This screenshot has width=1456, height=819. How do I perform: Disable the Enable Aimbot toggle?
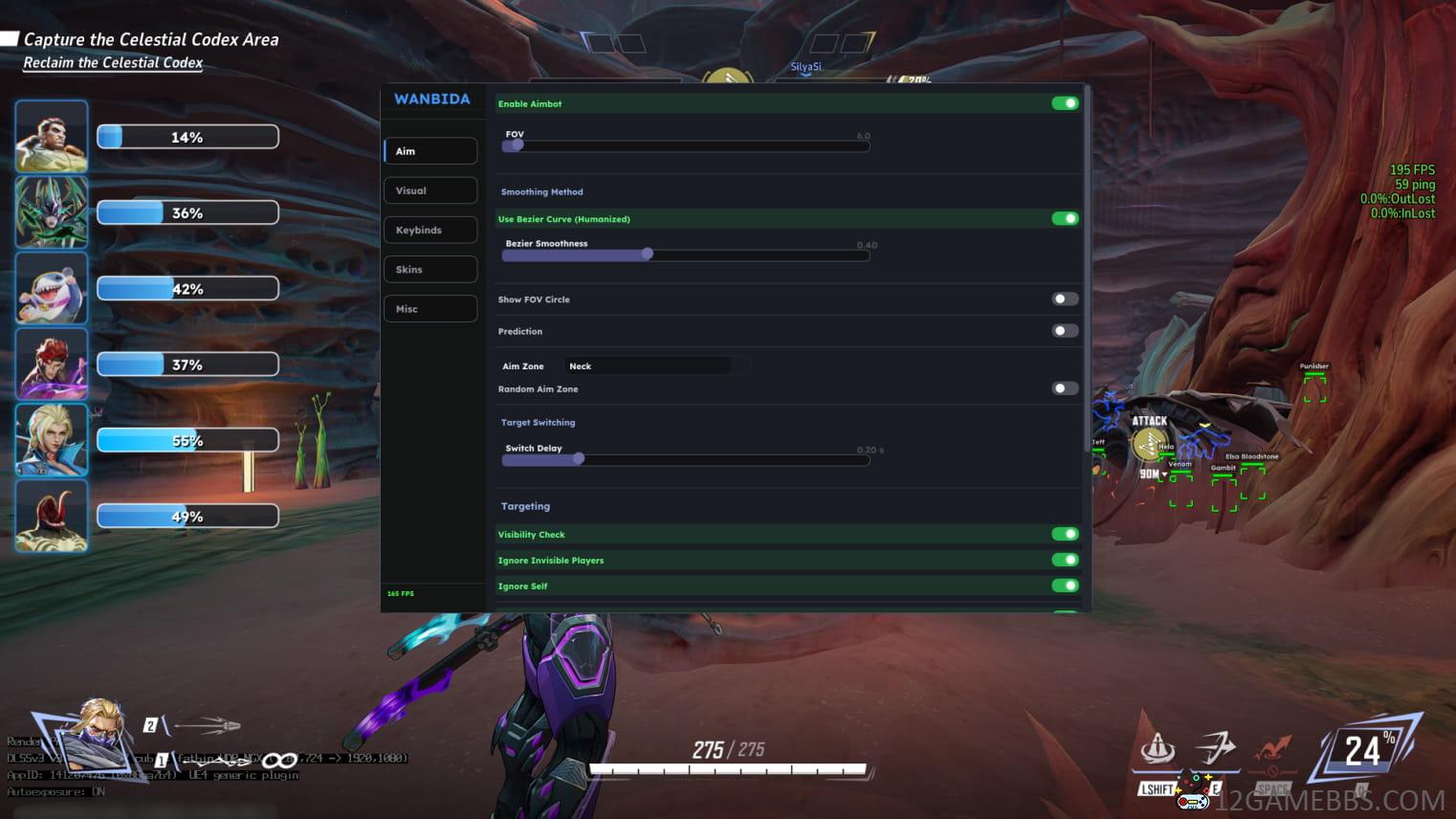[1064, 102]
